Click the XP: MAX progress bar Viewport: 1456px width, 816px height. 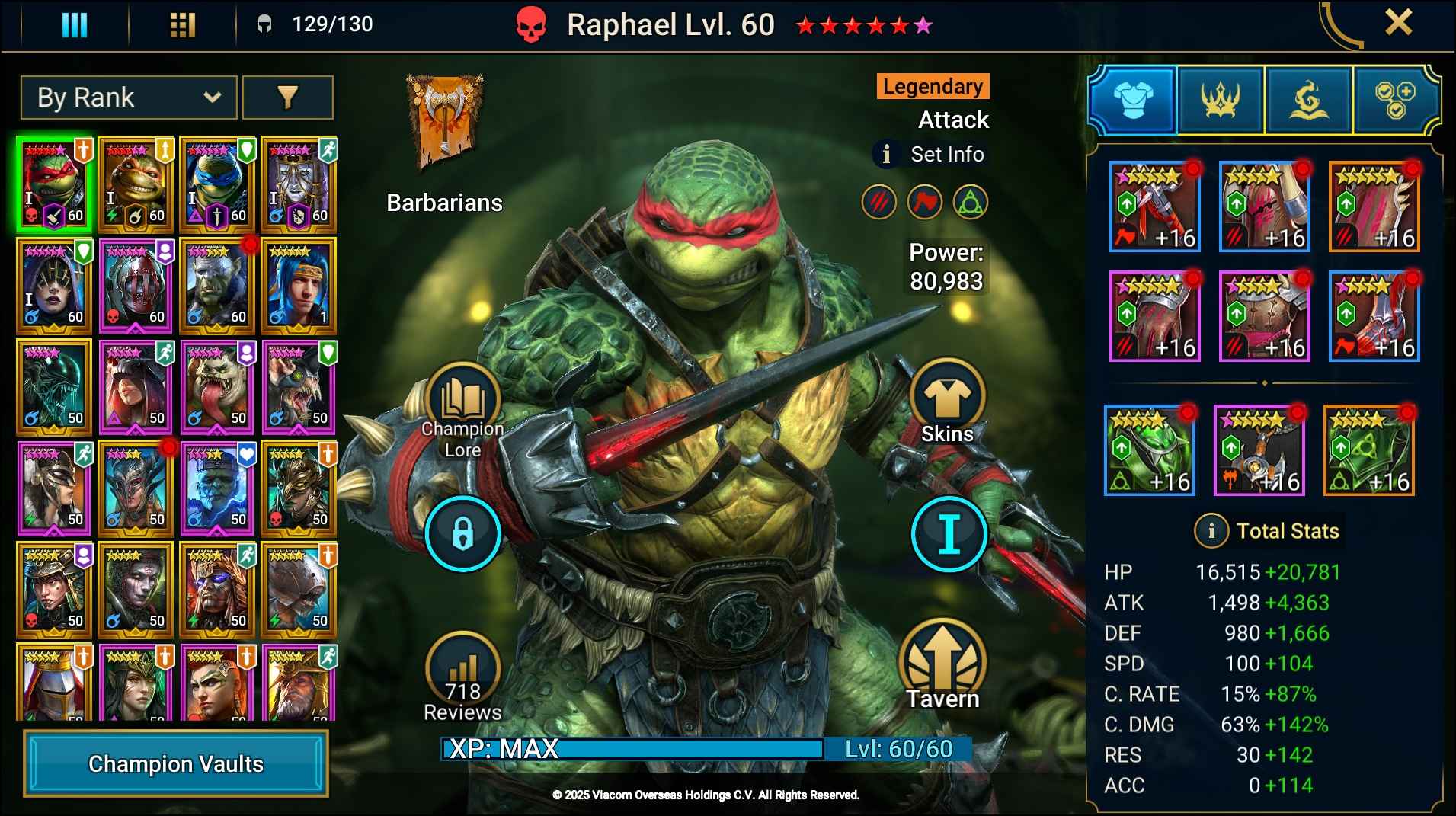tap(632, 750)
